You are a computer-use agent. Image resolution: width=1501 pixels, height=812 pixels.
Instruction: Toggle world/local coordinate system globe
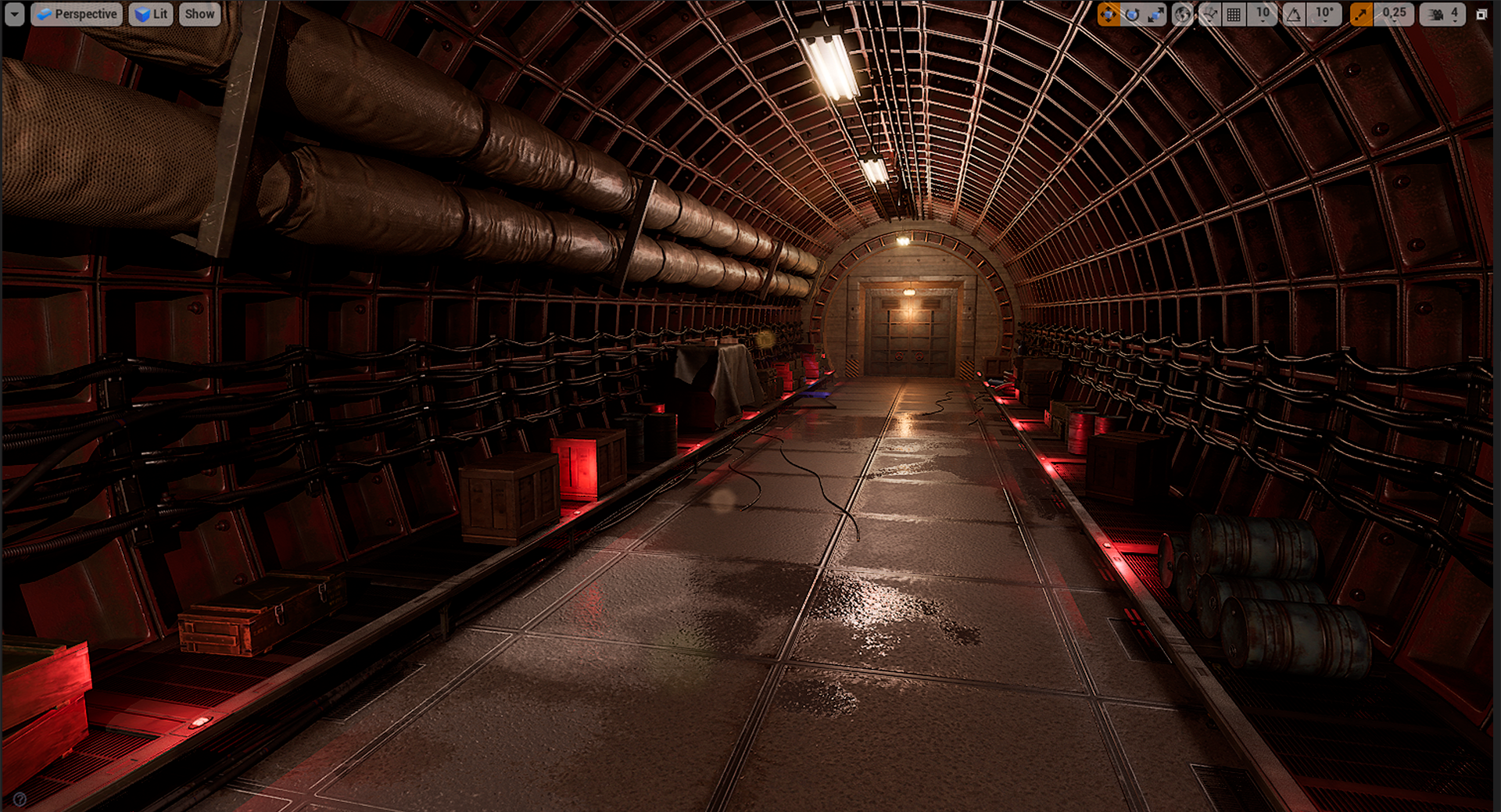click(1182, 14)
